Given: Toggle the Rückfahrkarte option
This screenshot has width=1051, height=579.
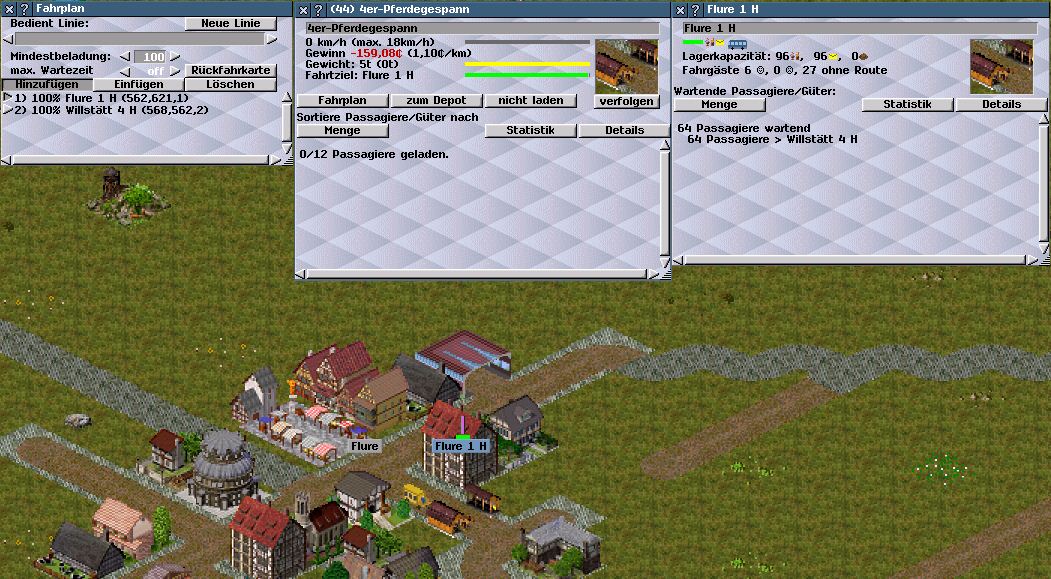Looking at the screenshot, I should click(230, 70).
